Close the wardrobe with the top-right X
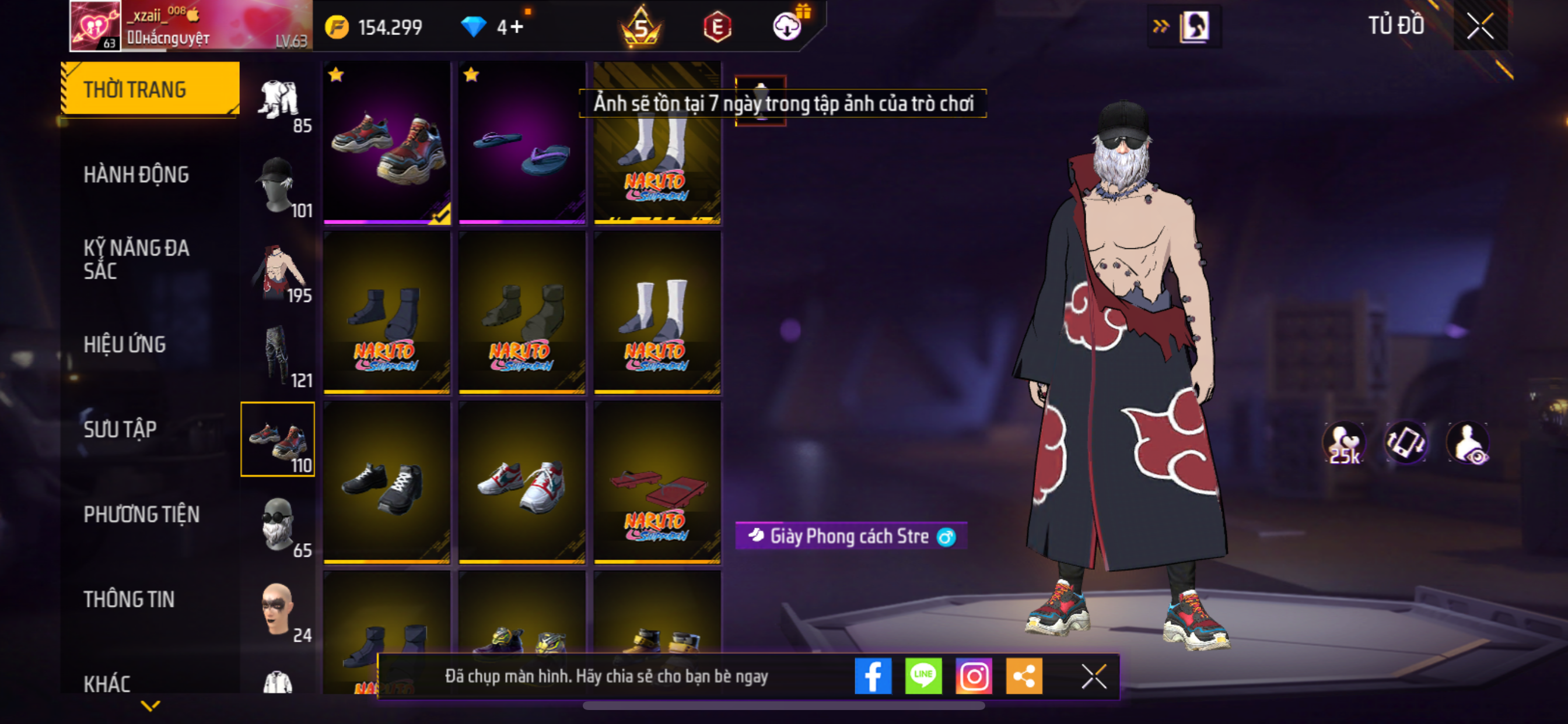 tap(1480, 26)
